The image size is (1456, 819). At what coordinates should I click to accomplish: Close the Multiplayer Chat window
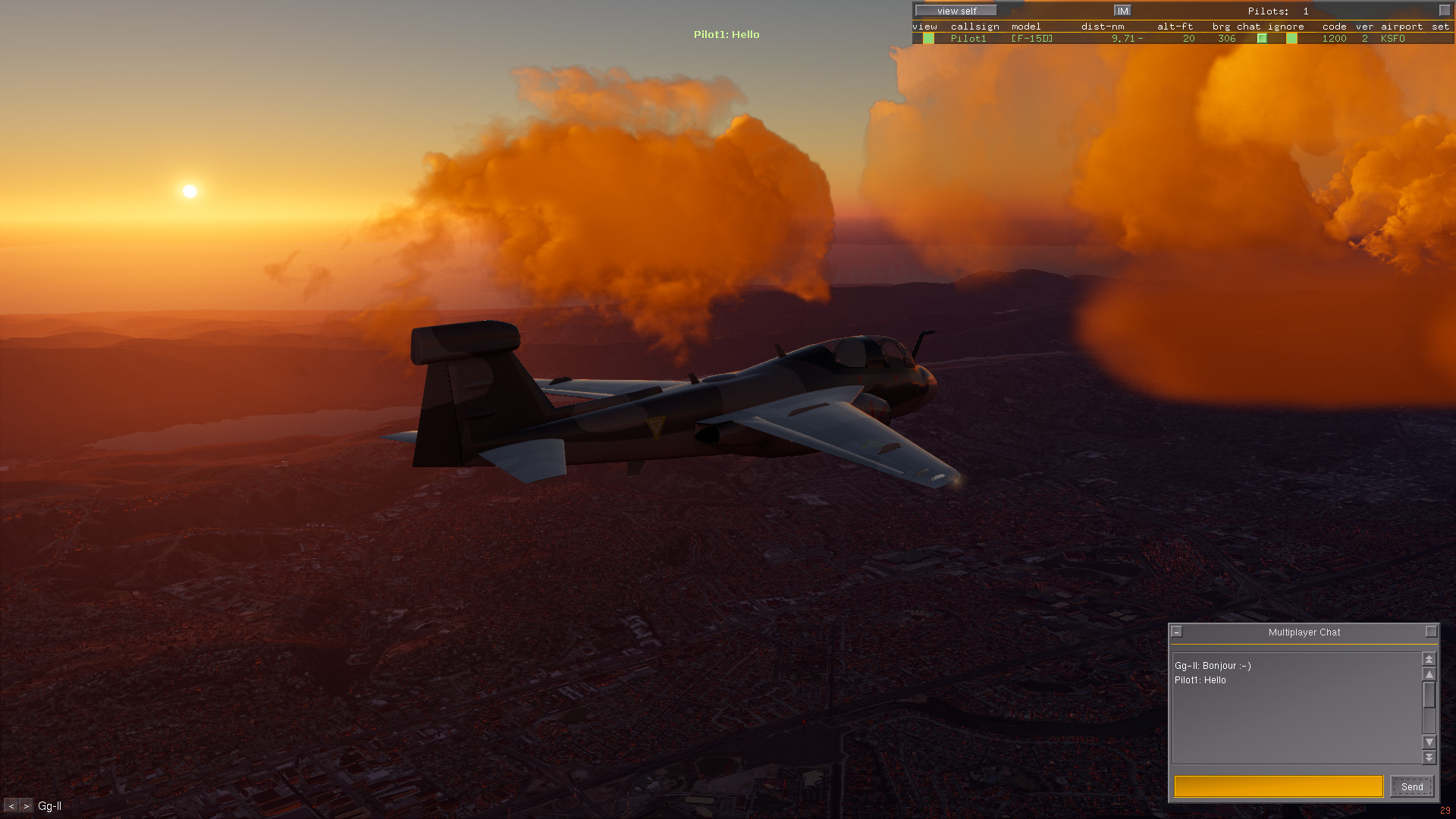1431,632
